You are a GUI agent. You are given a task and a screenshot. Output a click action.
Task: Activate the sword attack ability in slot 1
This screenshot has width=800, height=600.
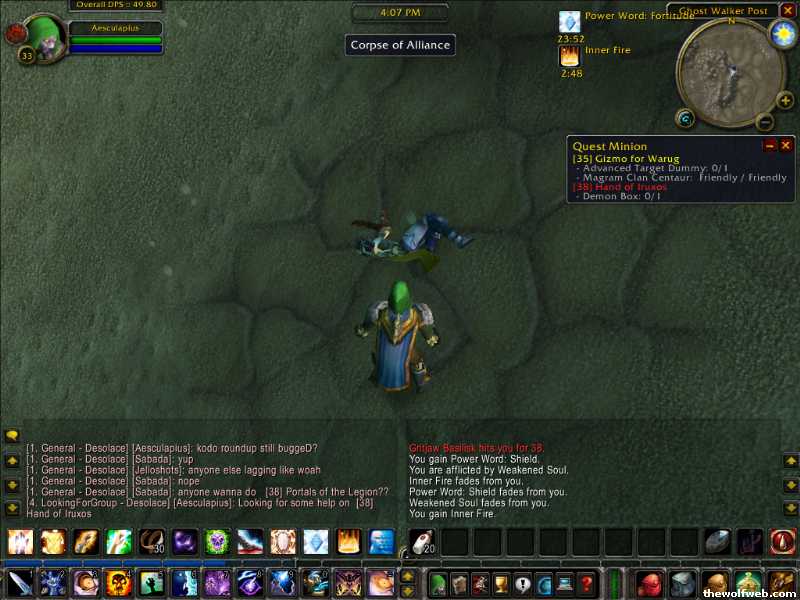20,582
